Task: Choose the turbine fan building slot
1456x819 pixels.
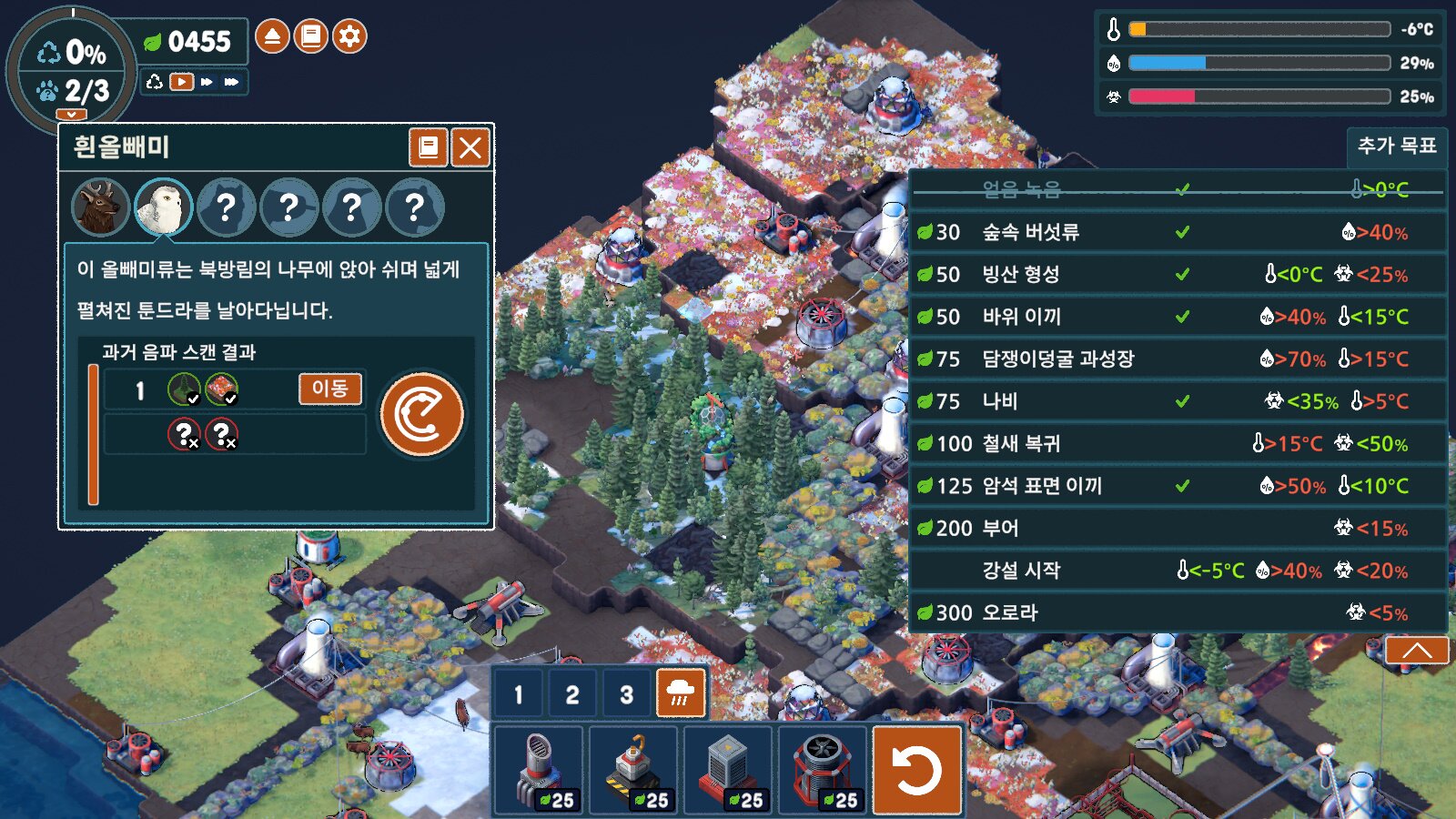Action: pos(823,770)
